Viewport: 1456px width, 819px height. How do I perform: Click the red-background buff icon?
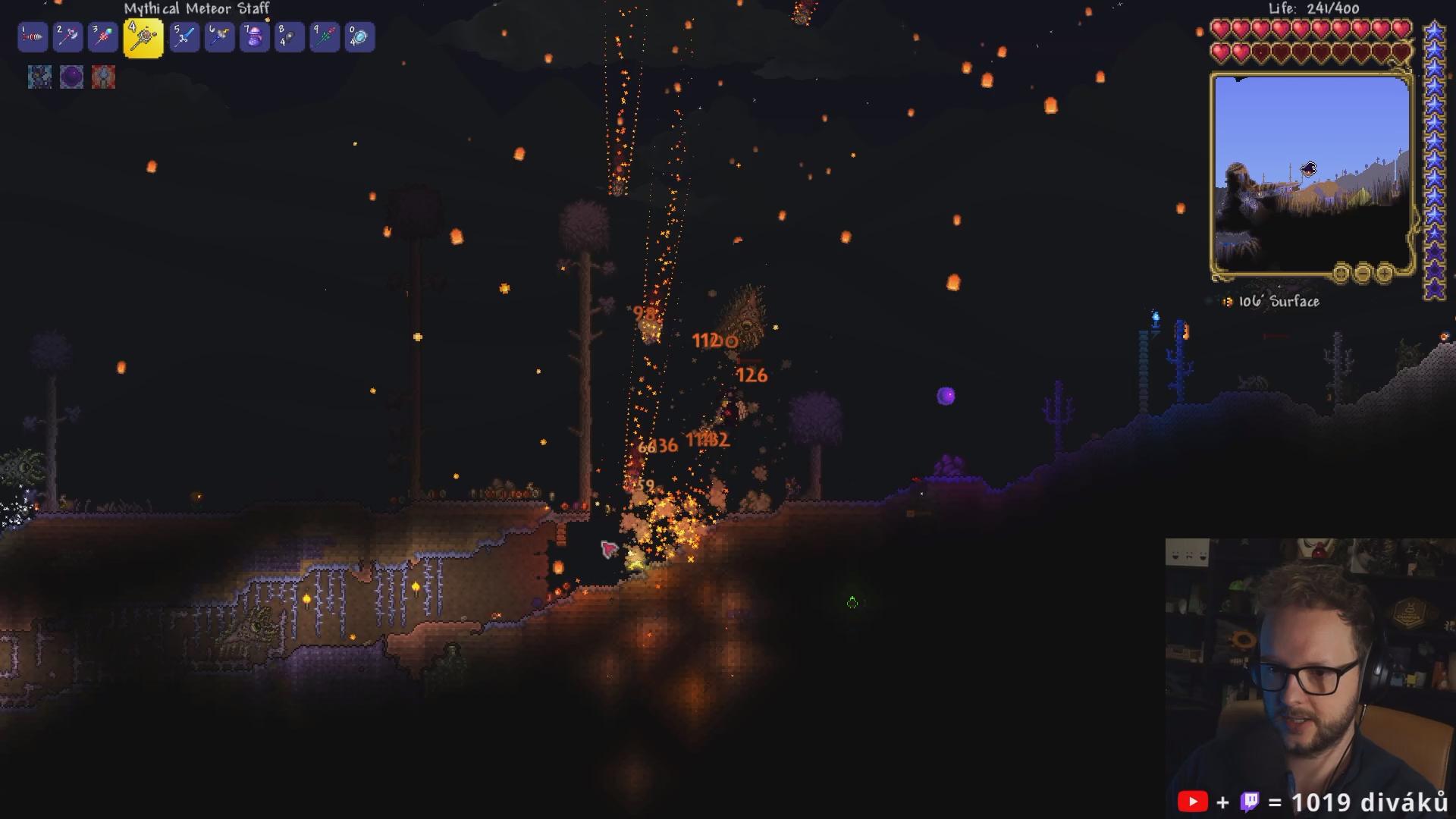pyautogui.click(x=103, y=77)
